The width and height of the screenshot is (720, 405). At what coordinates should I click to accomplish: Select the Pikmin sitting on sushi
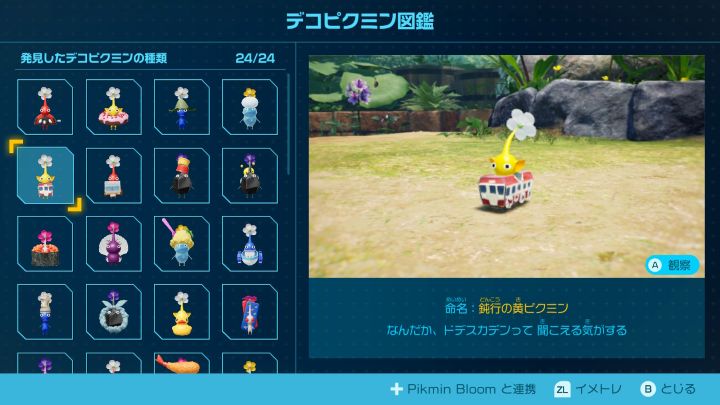coord(45,244)
